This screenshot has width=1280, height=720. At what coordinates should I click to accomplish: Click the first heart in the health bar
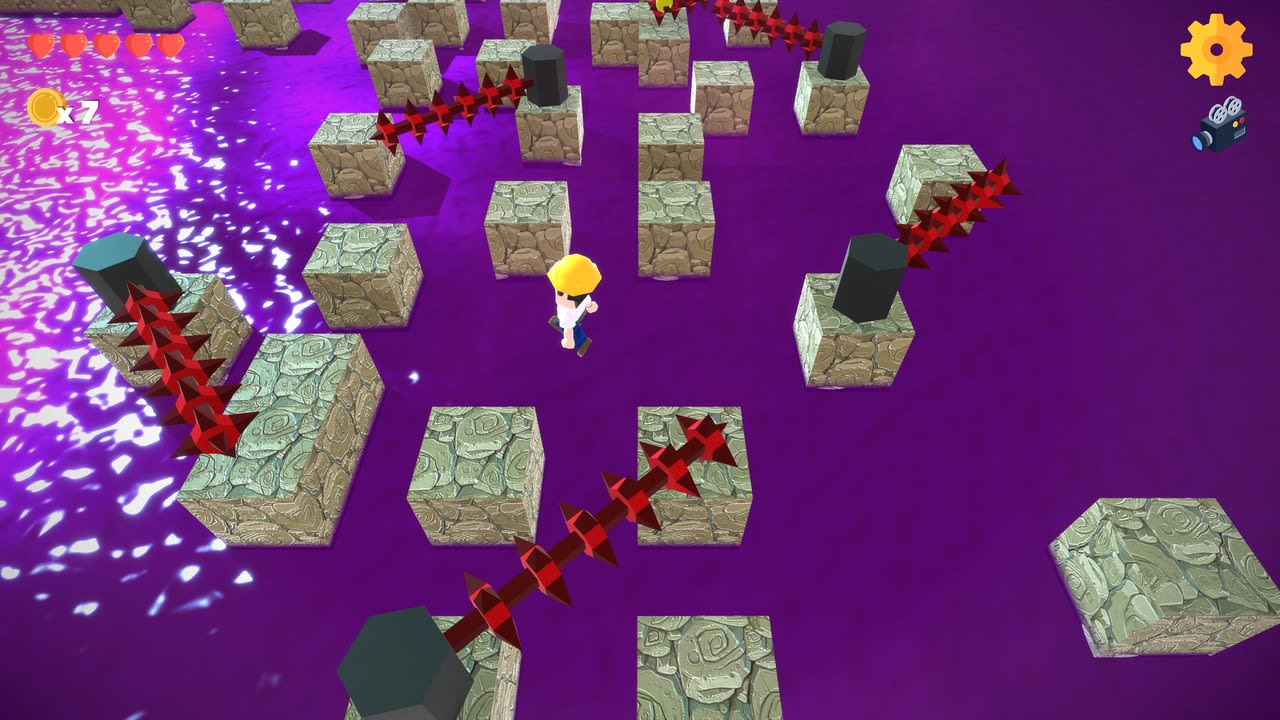tap(43, 45)
